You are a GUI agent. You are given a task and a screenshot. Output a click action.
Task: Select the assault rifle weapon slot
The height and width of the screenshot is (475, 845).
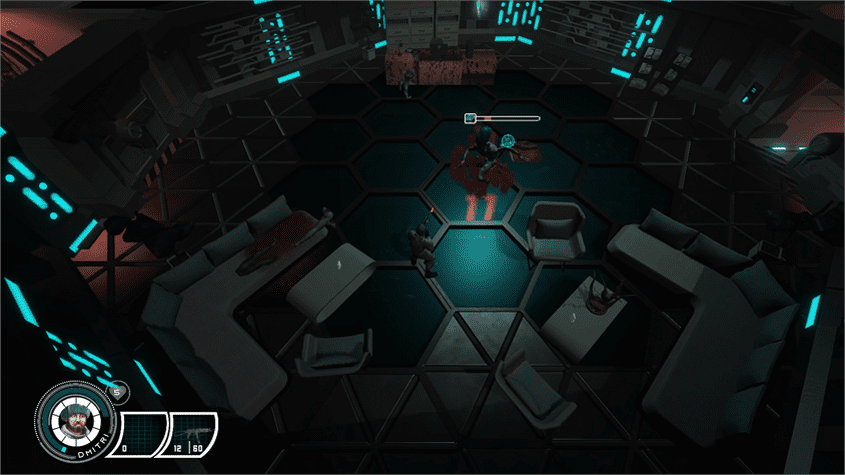pyautogui.click(x=194, y=431)
